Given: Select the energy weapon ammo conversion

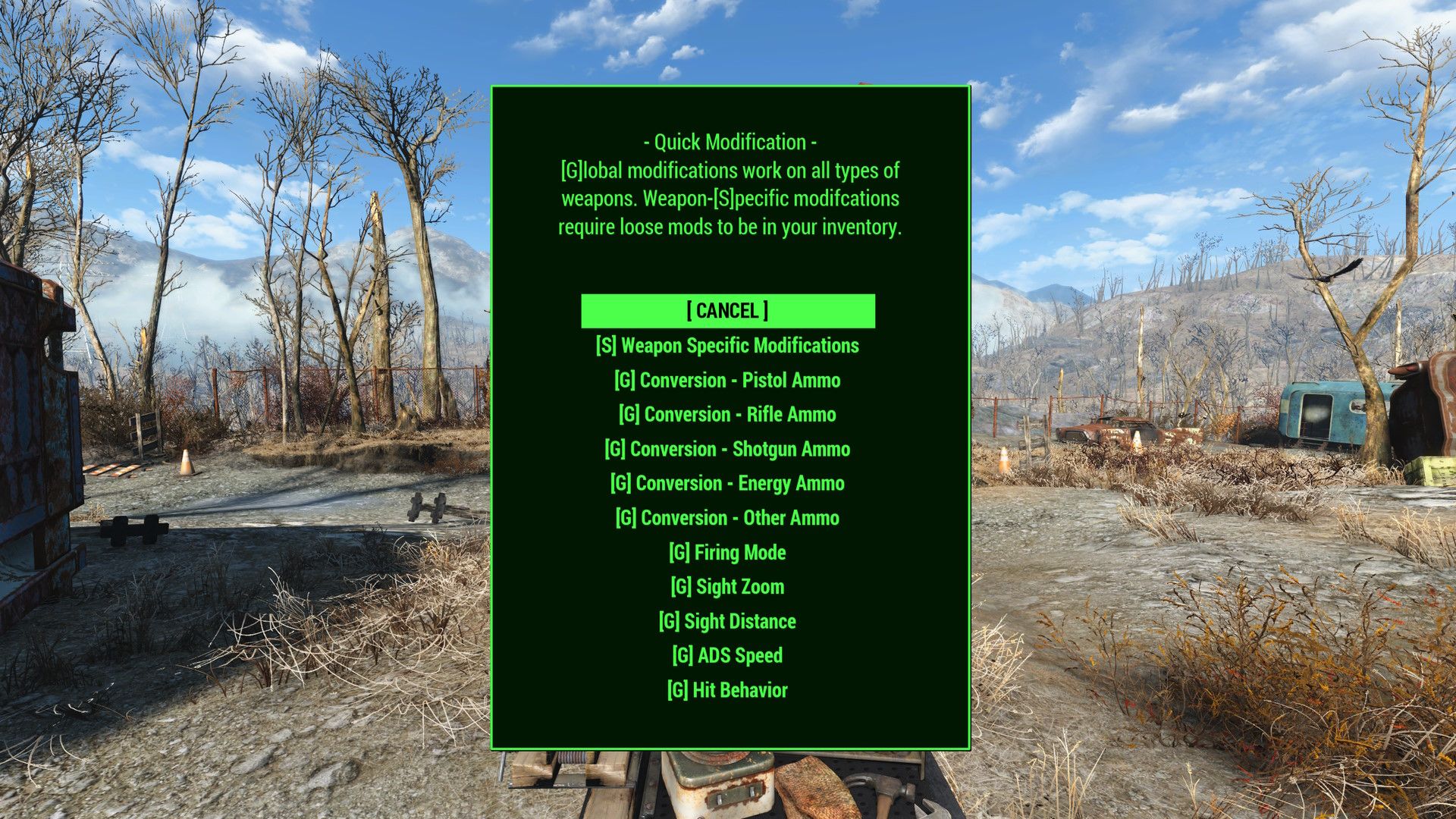Looking at the screenshot, I should pyautogui.click(x=727, y=483).
